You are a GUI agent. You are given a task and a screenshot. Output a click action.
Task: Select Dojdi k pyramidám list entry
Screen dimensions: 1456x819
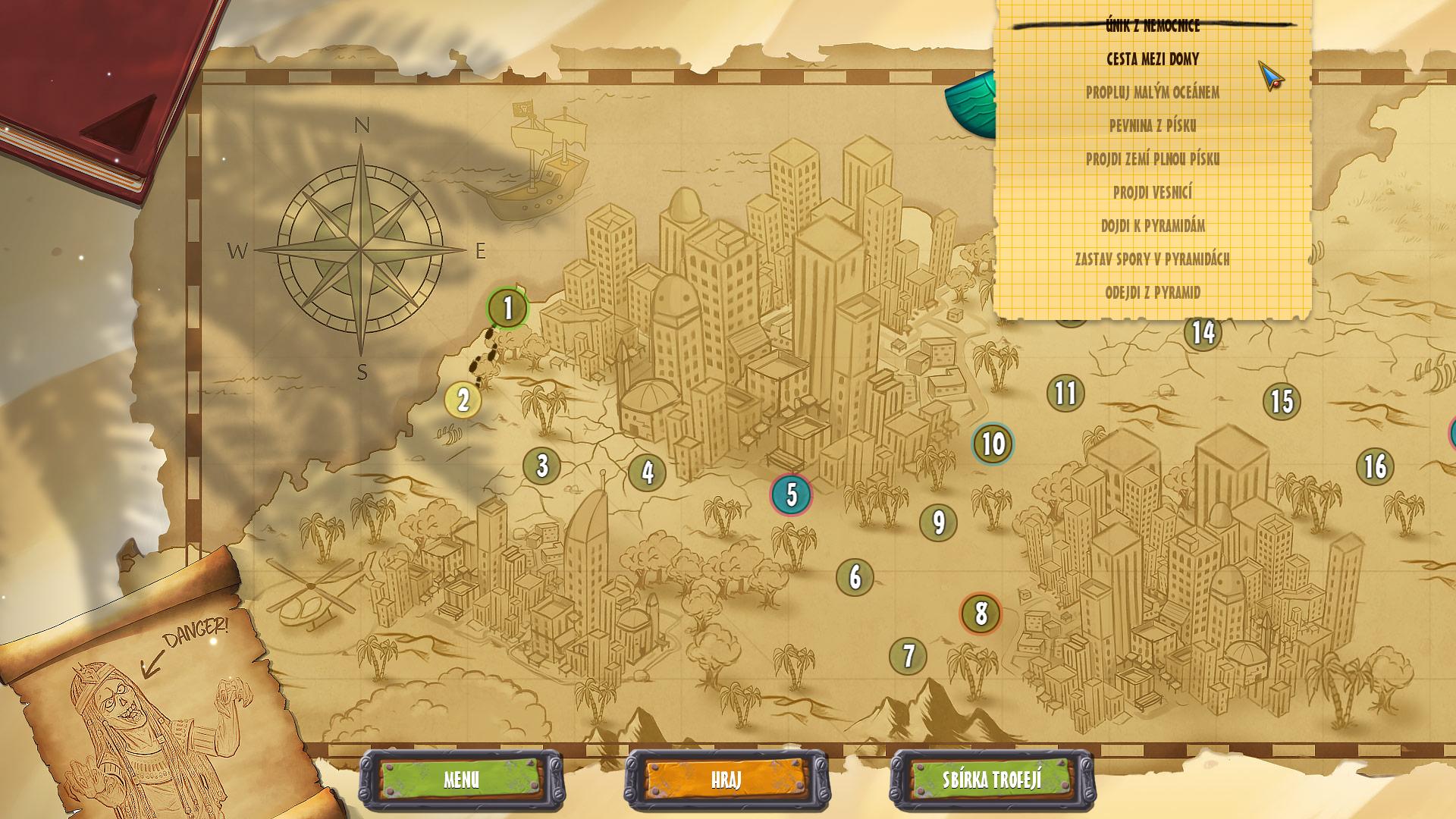click(1153, 226)
